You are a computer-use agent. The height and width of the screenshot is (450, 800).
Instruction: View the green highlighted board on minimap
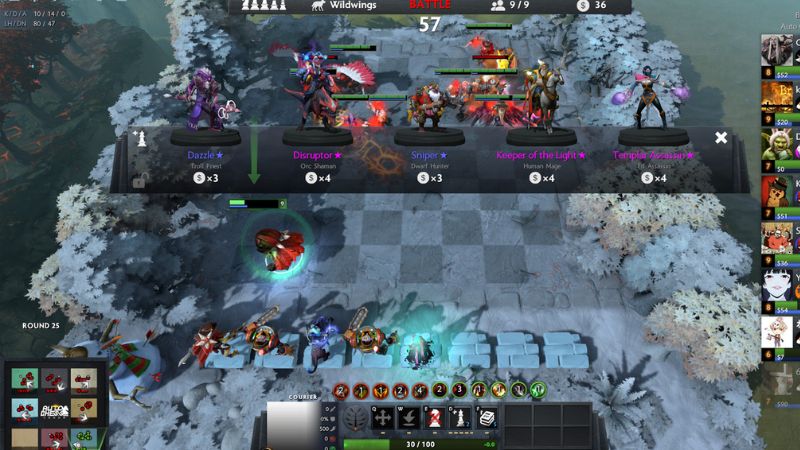tap(84, 436)
